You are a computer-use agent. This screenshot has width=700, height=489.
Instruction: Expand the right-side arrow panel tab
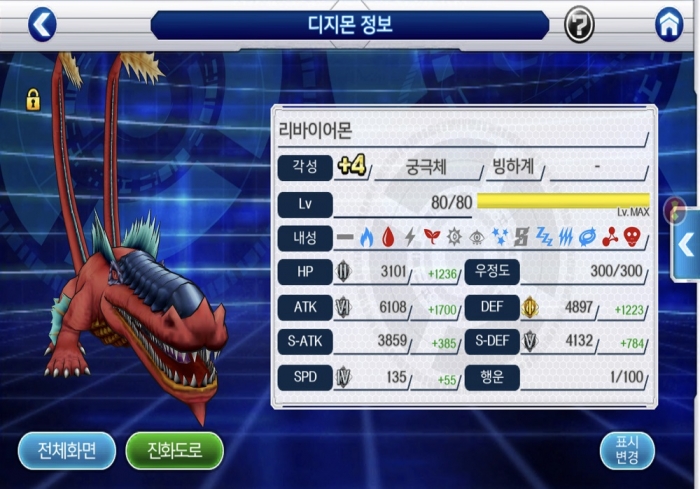coord(687,244)
